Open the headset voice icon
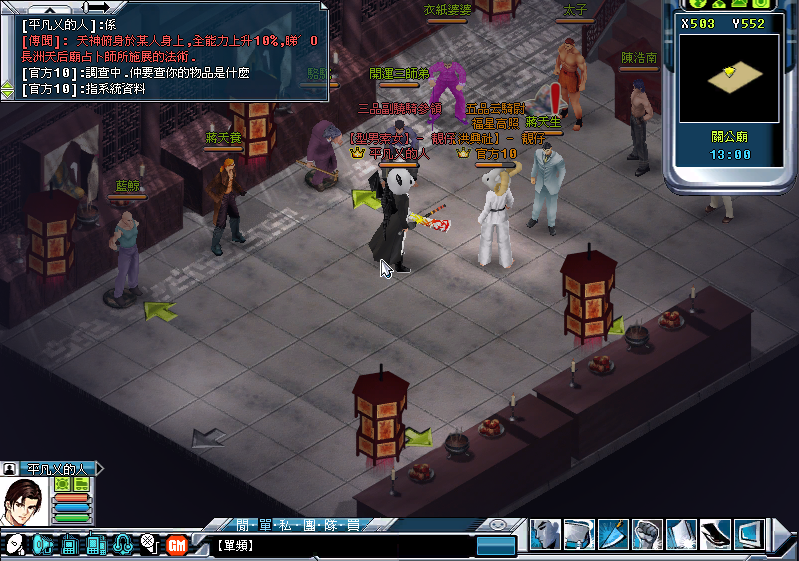Viewport: 799px width, 561px height. pos(123,545)
